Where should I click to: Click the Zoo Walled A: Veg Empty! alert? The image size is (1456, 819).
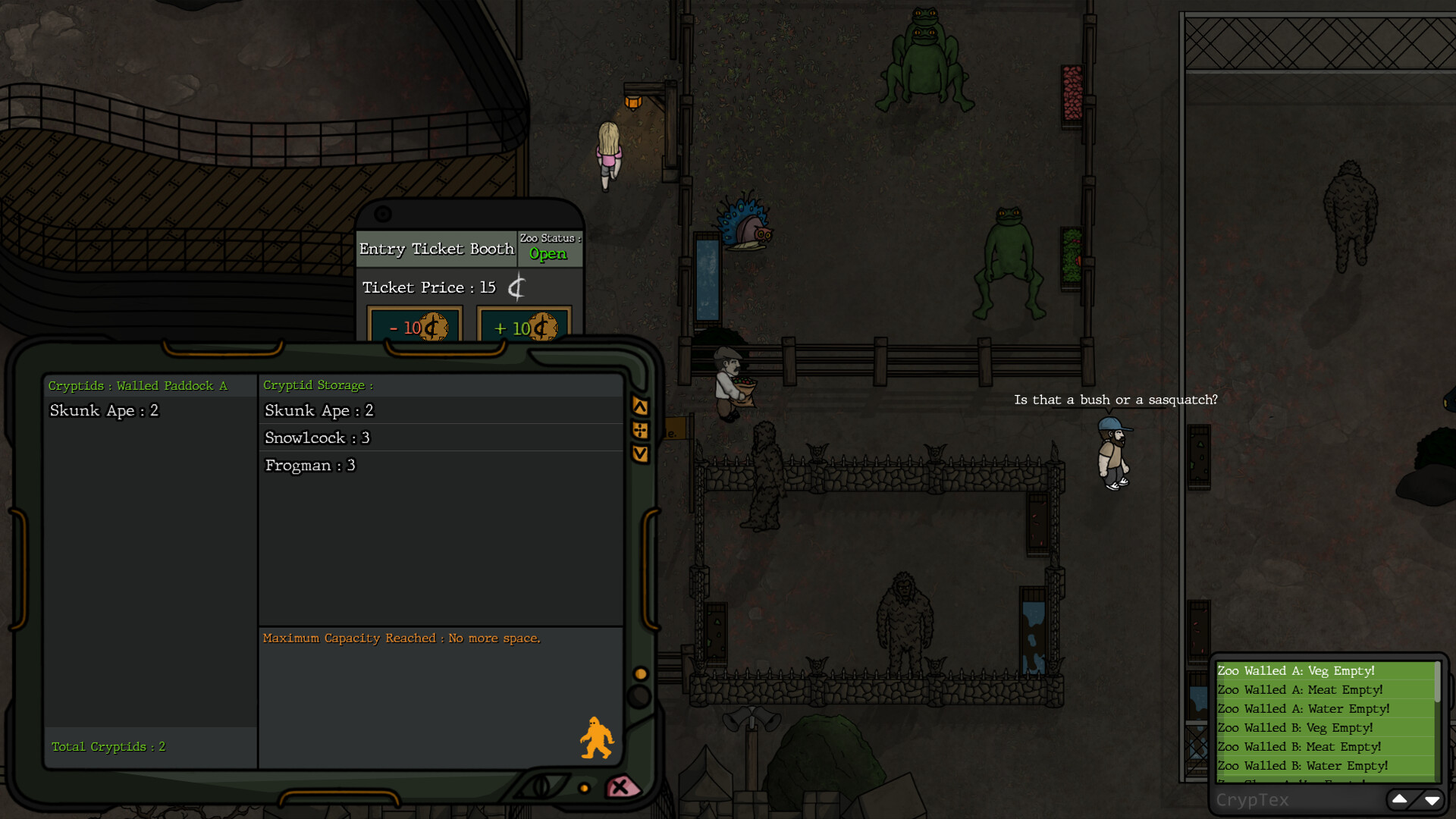1297,670
